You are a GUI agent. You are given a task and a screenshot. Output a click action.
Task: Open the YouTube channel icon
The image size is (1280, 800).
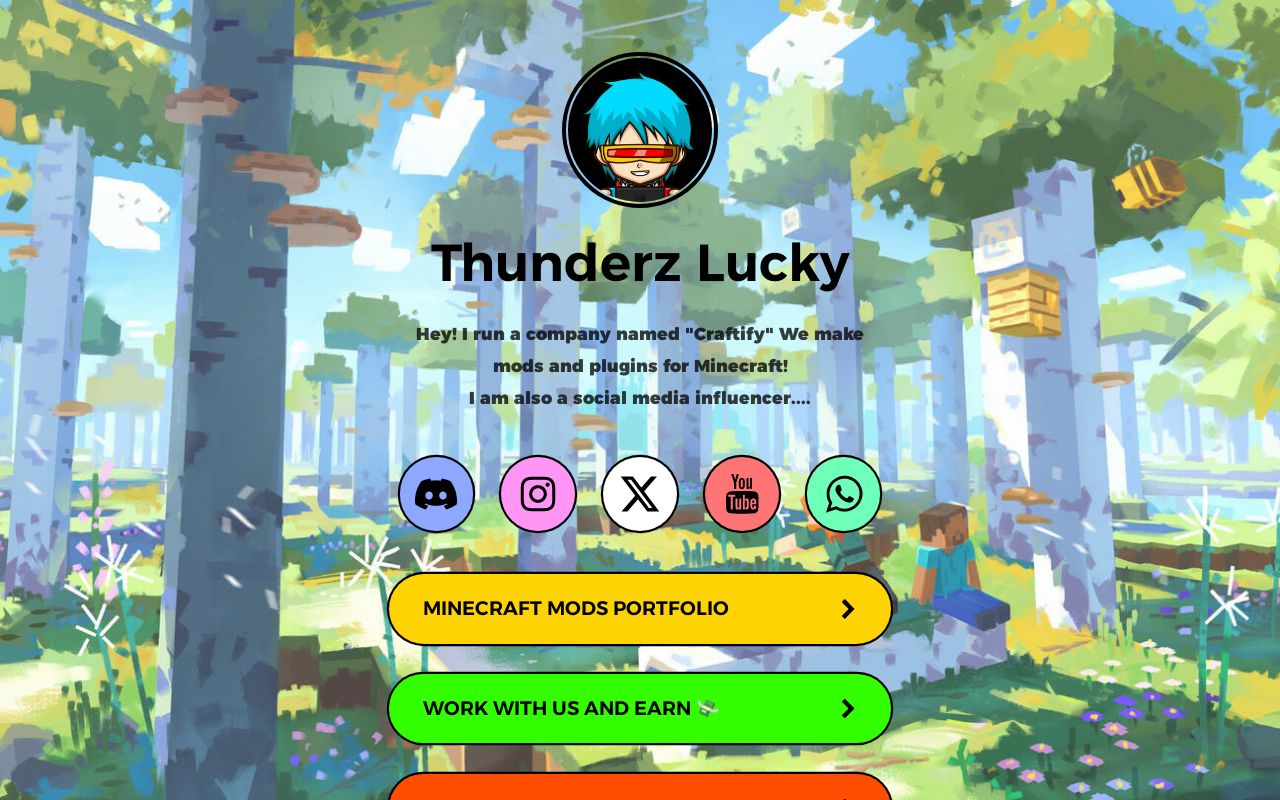coord(741,493)
